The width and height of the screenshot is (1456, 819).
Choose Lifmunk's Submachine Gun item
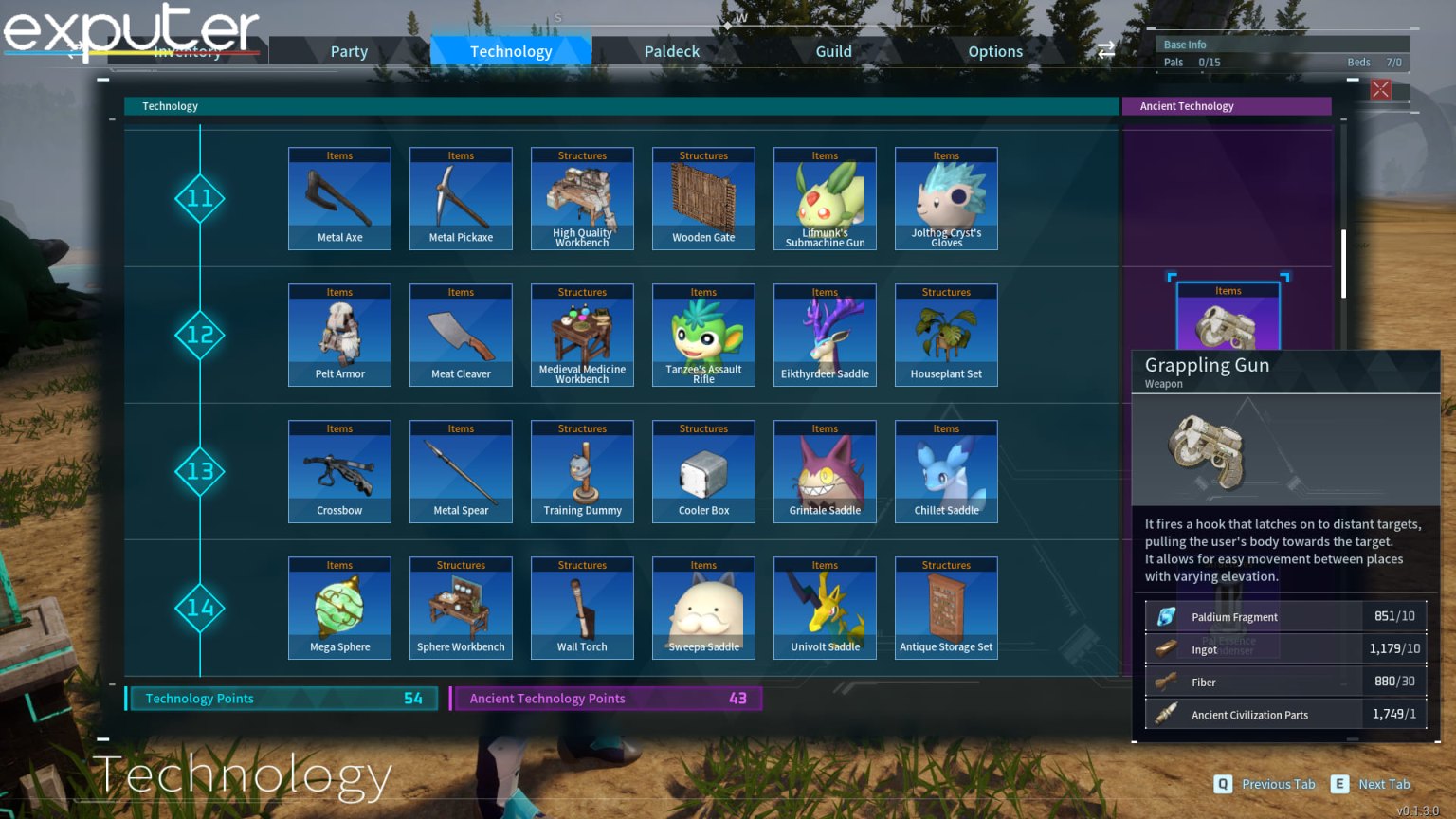pos(825,198)
